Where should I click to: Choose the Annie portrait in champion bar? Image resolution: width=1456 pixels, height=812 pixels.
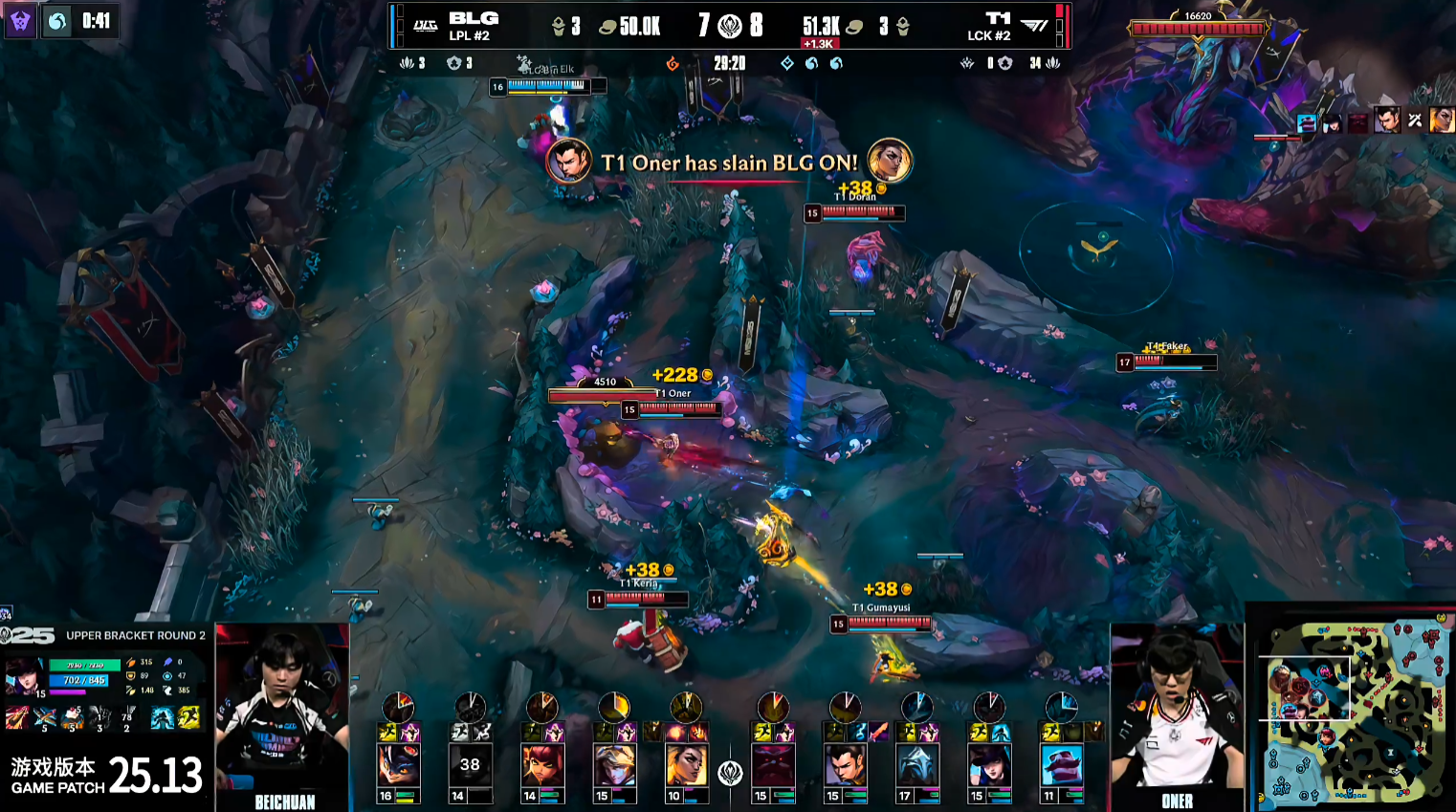541,765
